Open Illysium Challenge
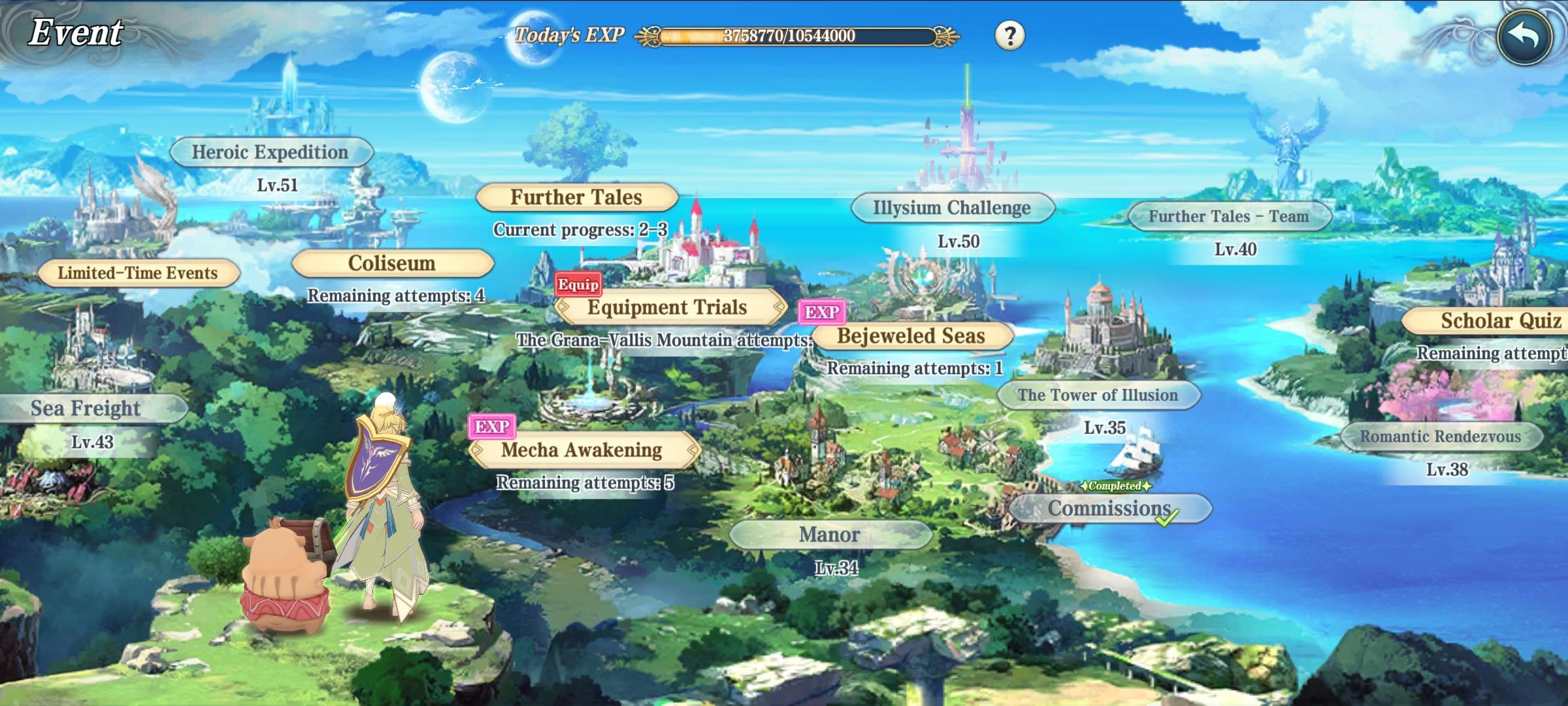The width and height of the screenshot is (1568, 706). [952, 209]
